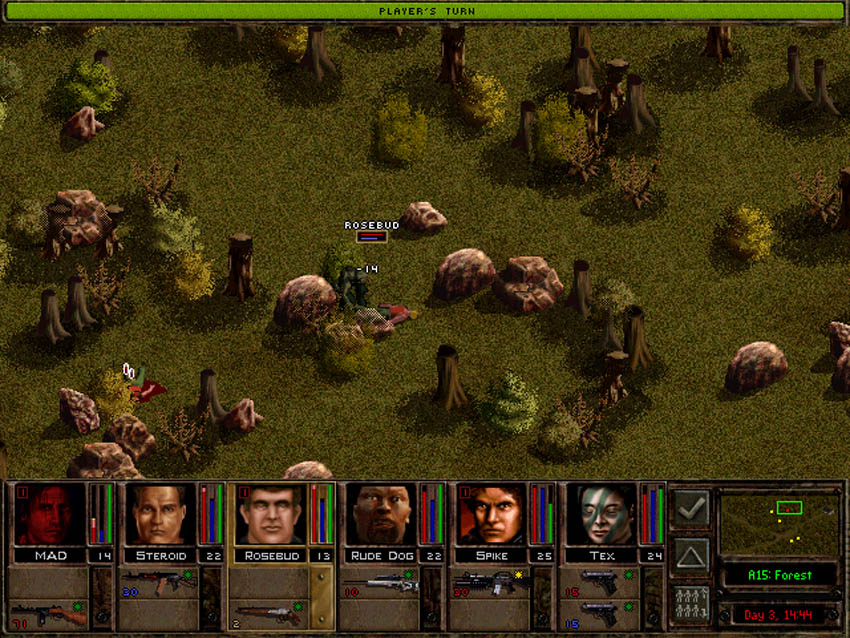Click MAD's weapon slot

(48, 613)
